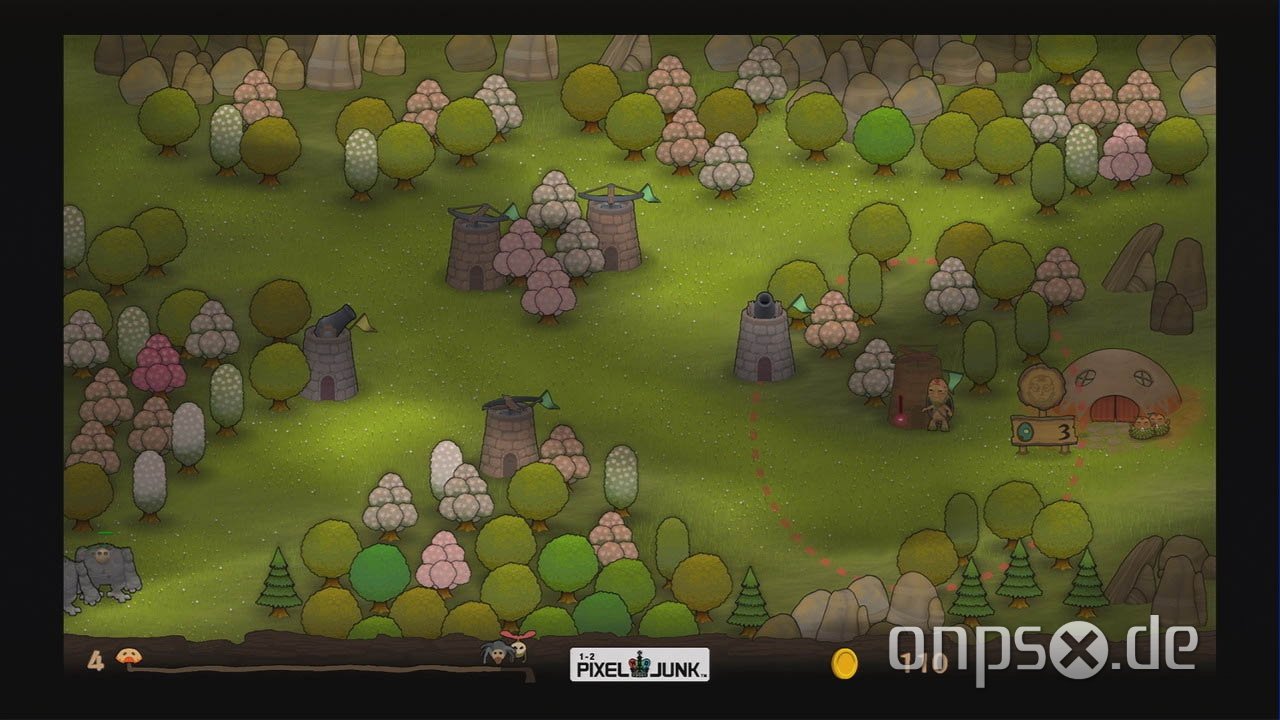Select the cannon tower beside the dotted path
Viewport: 1280px width, 720px height.
point(762,345)
